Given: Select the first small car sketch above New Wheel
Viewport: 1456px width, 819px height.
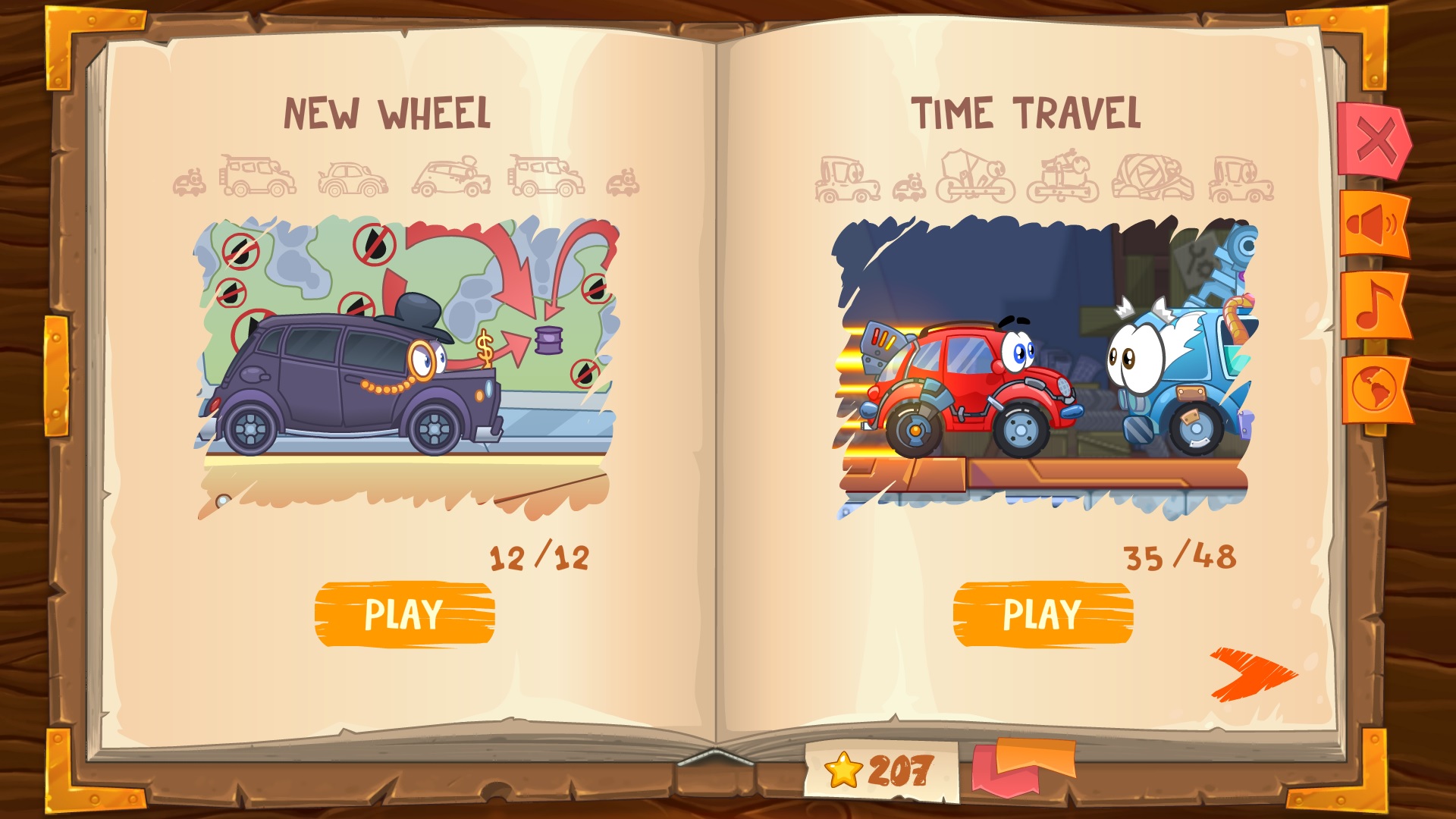Looking at the screenshot, I should click(189, 182).
